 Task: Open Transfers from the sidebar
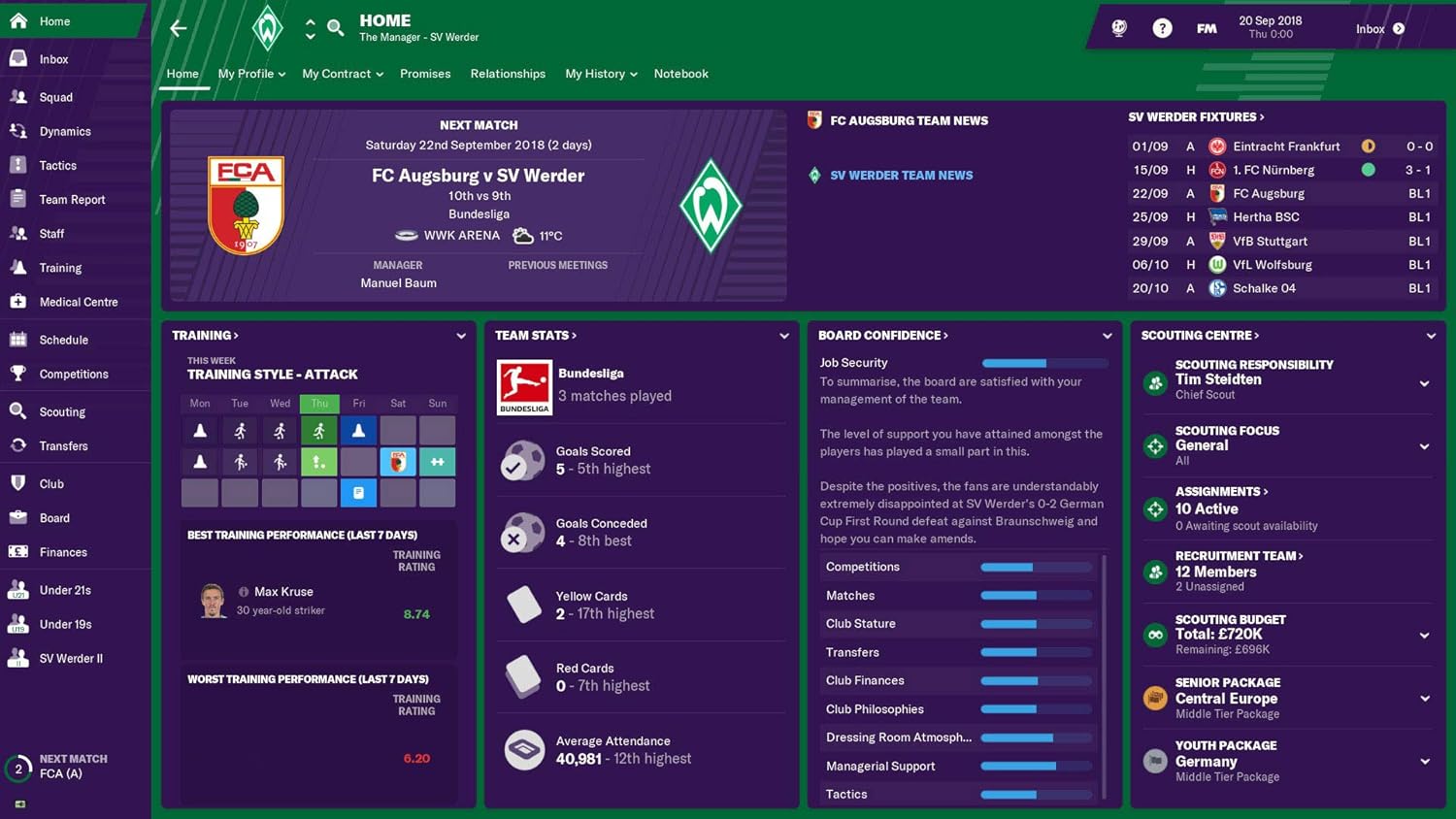62,445
